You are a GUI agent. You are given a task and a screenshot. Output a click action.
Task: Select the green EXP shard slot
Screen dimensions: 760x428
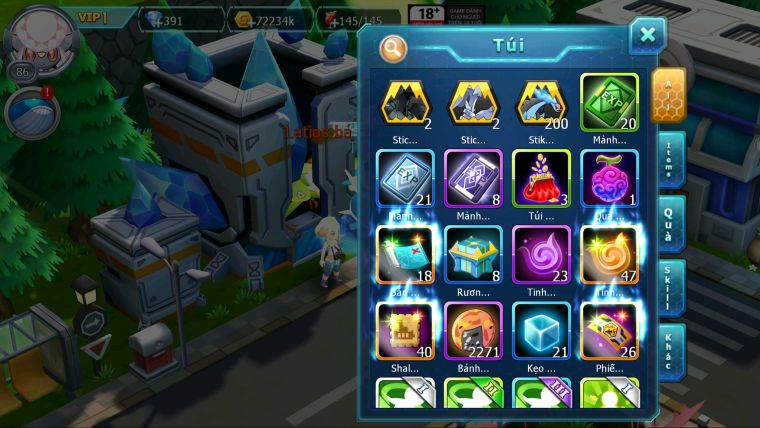609,101
